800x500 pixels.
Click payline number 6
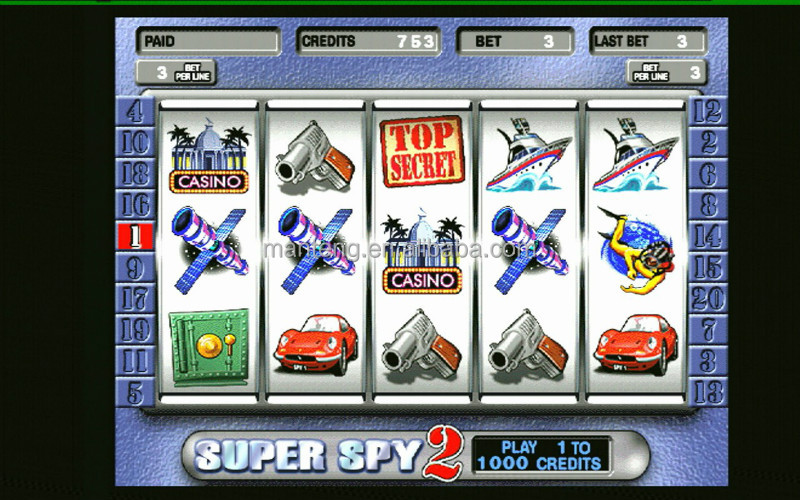tap(707, 173)
